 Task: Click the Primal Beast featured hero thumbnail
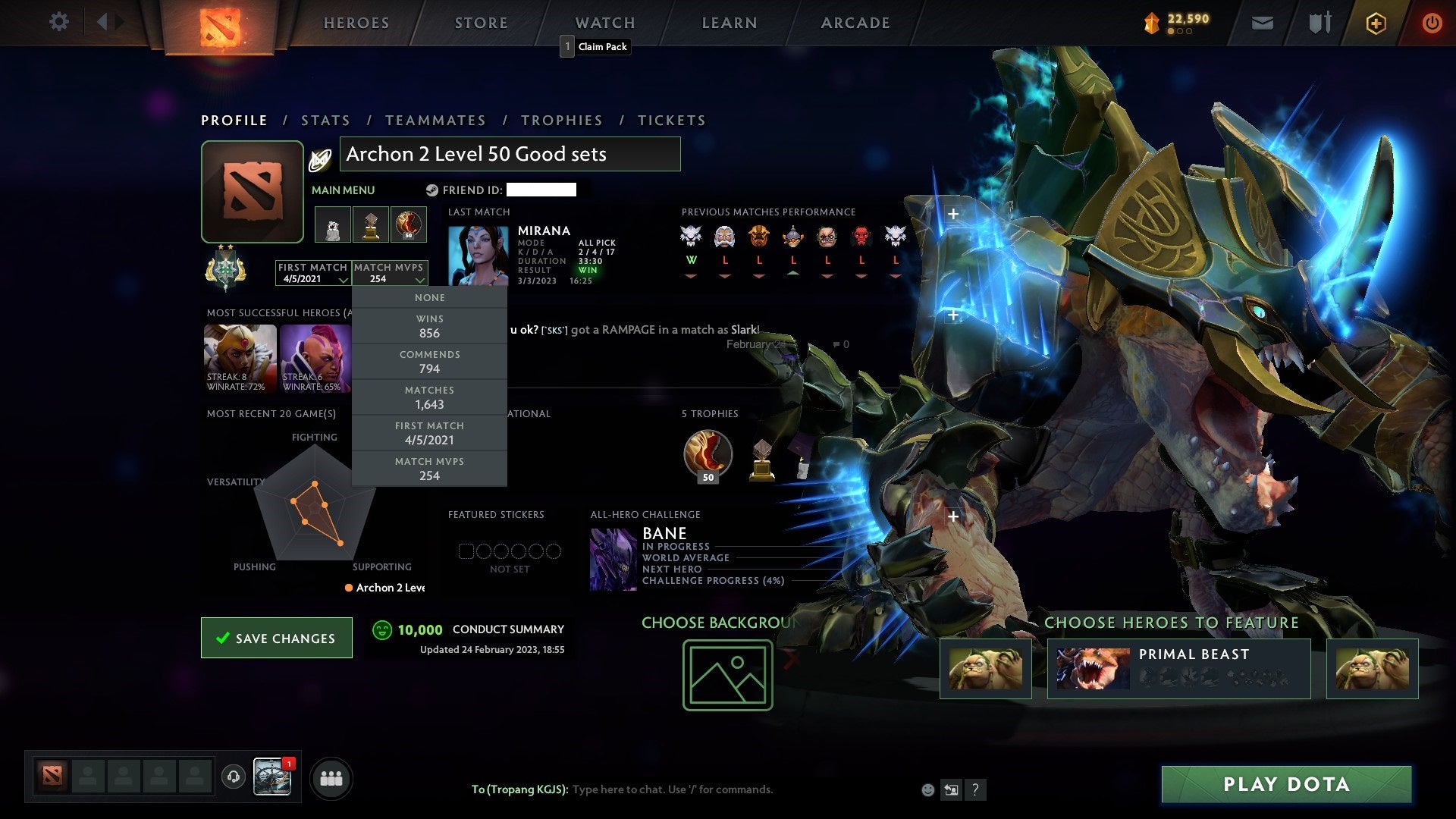coord(1092,667)
